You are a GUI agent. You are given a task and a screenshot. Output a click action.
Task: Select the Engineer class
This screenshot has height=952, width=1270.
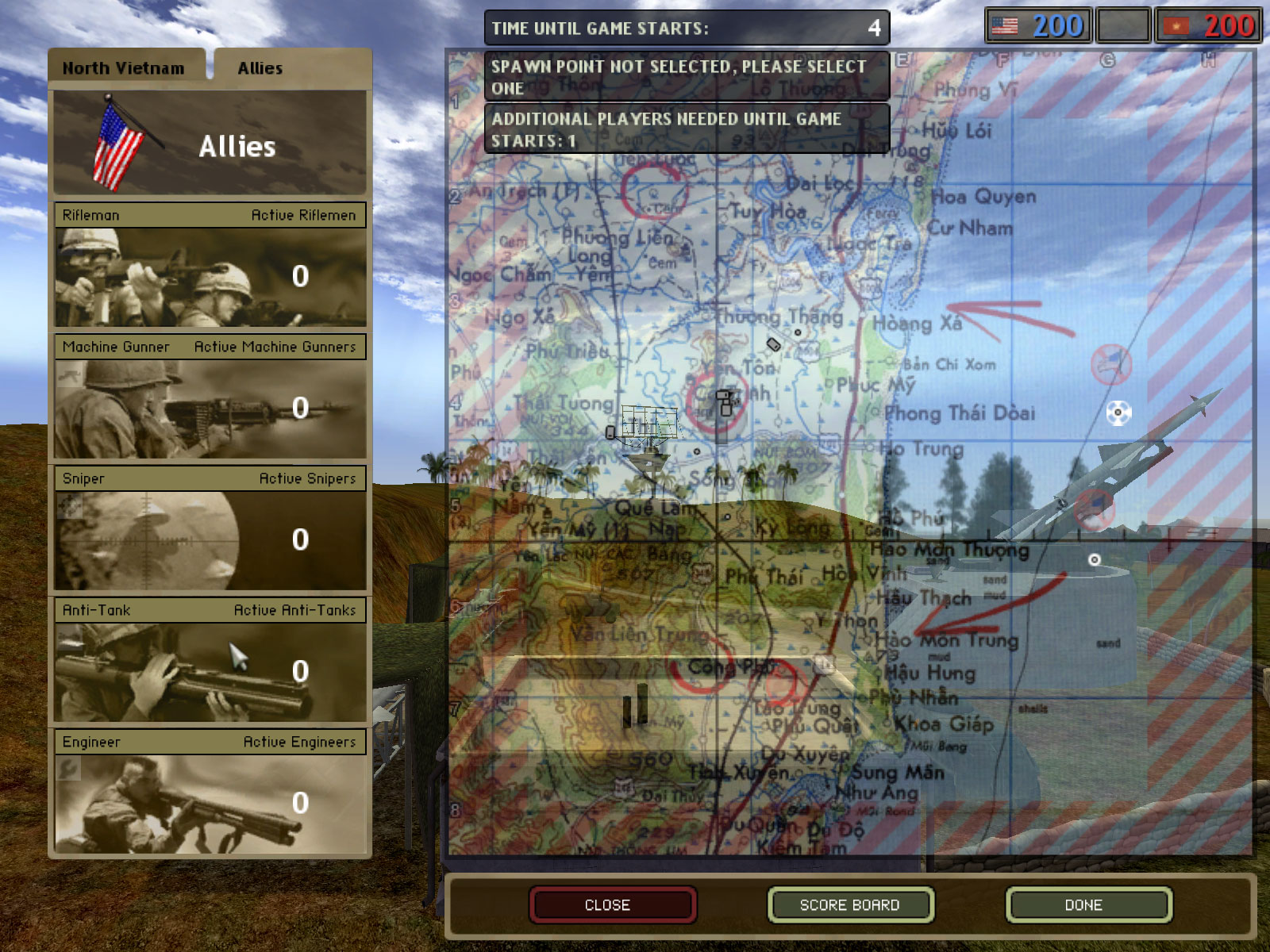210,804
